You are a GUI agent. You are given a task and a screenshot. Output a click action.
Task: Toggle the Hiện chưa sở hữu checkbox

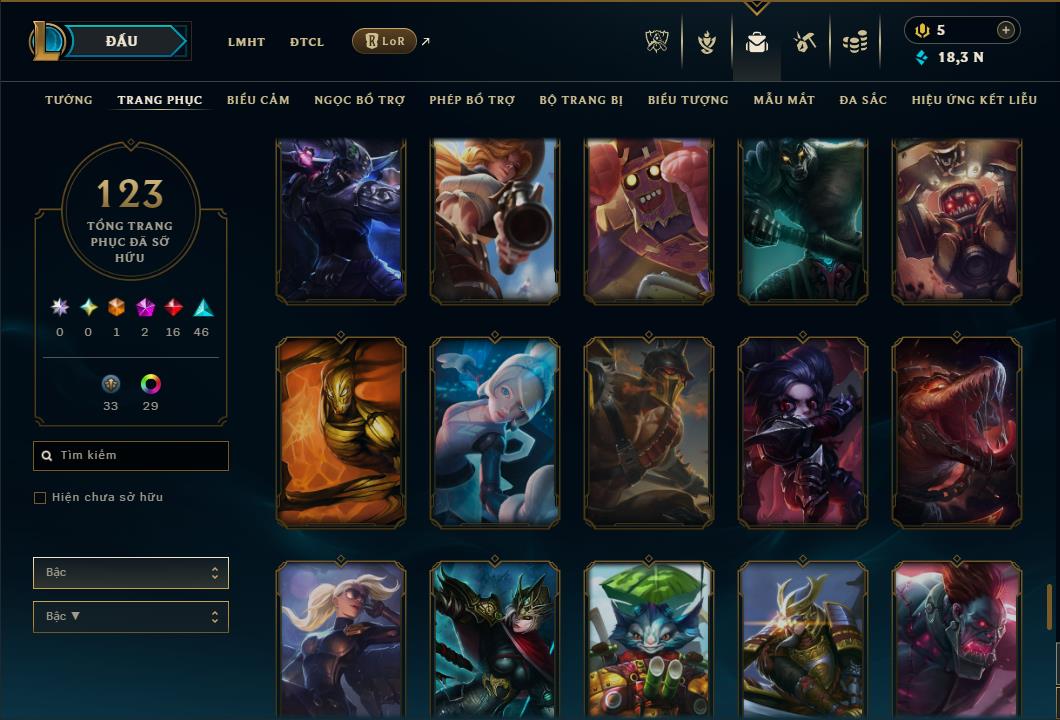pos(40,498)
